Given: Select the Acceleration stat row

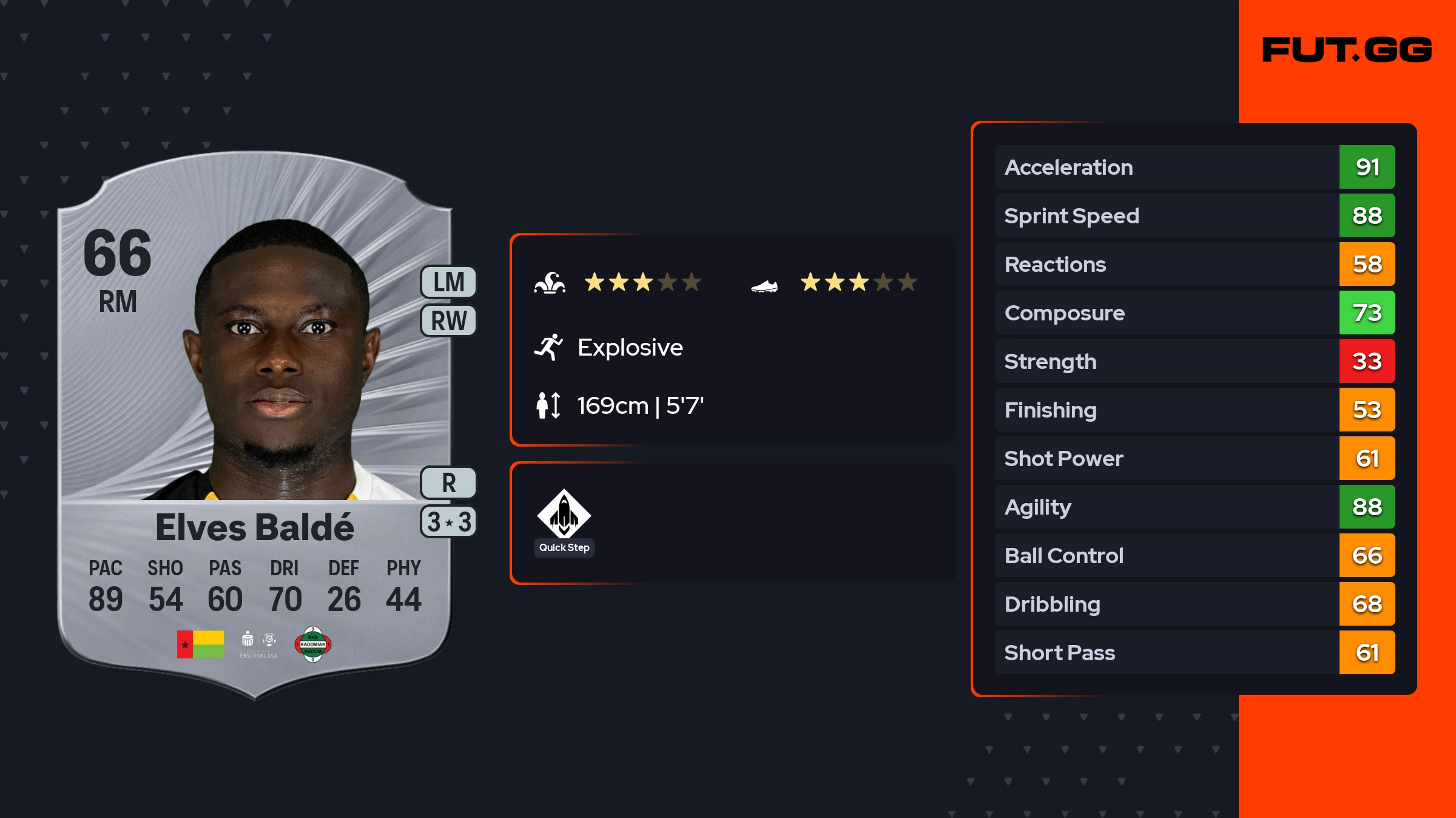Looking at the screenshot, I should 1194,167.
